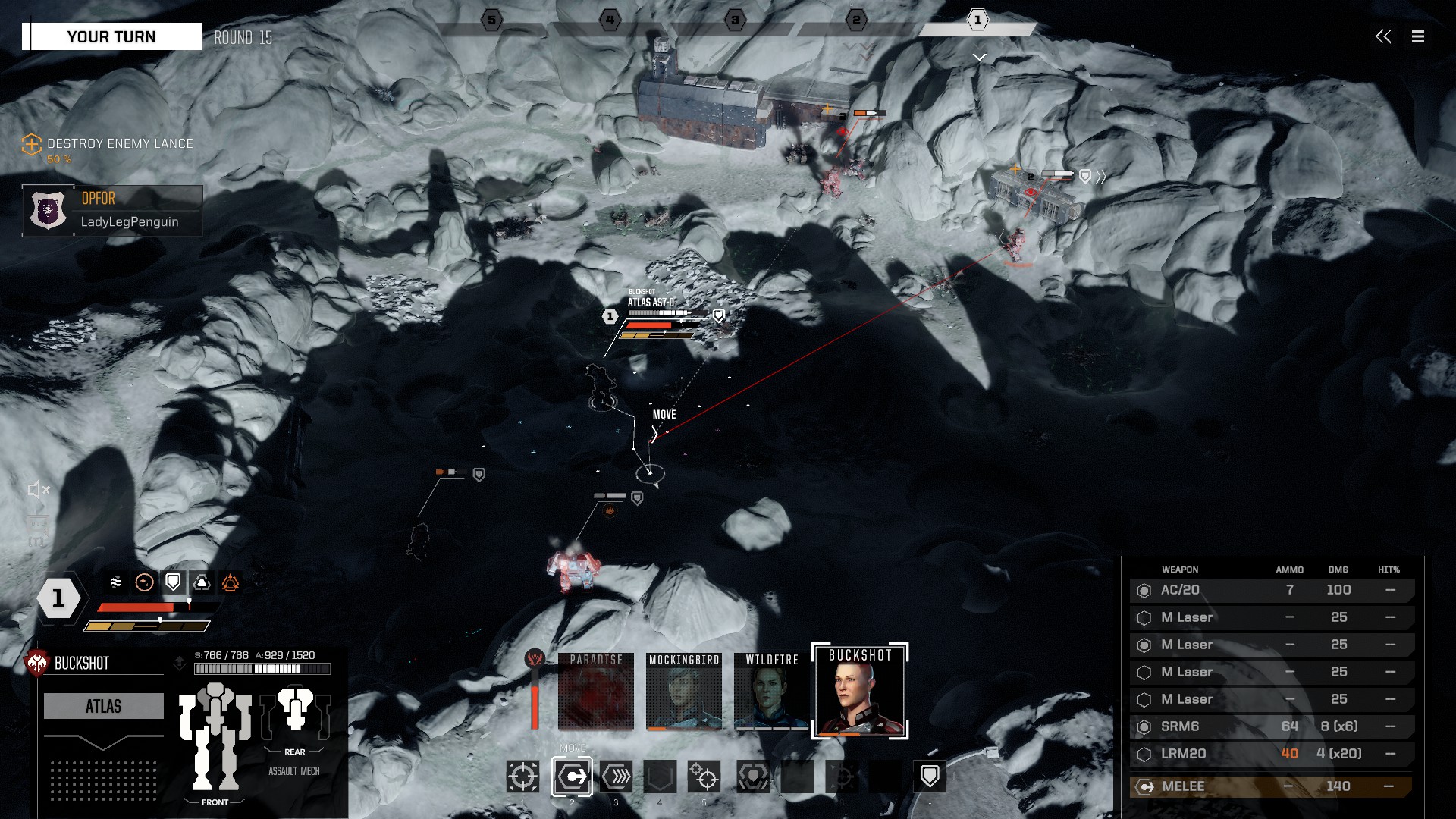Toggle the AC/20 weapon
This screenshot has height=819, width=1456.
[1271, 590]
